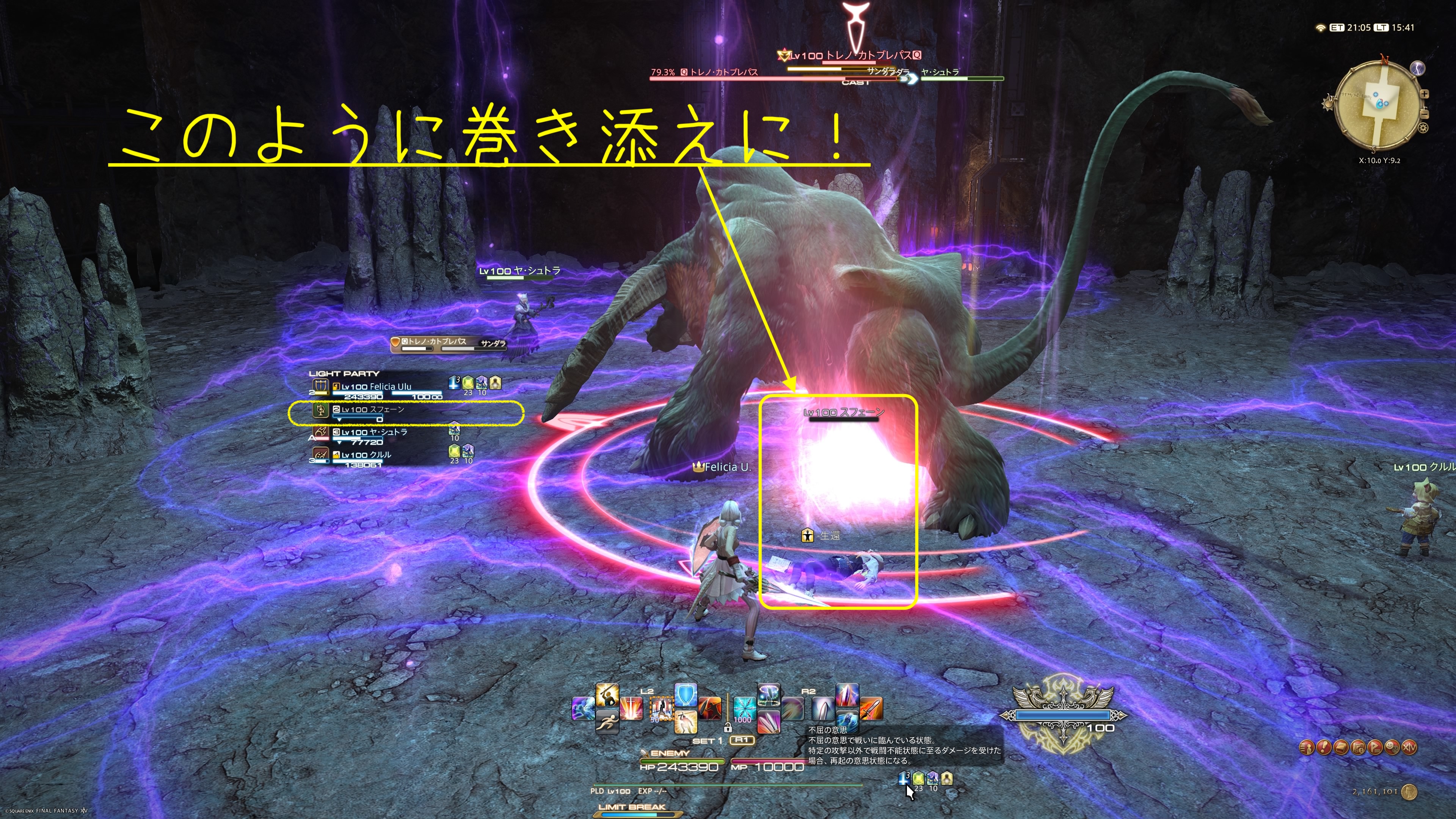Image resolution: width=1456 pixels, height=819 pixels.
Task: Open the Party flag menu icon
Action: (1375, 748)
